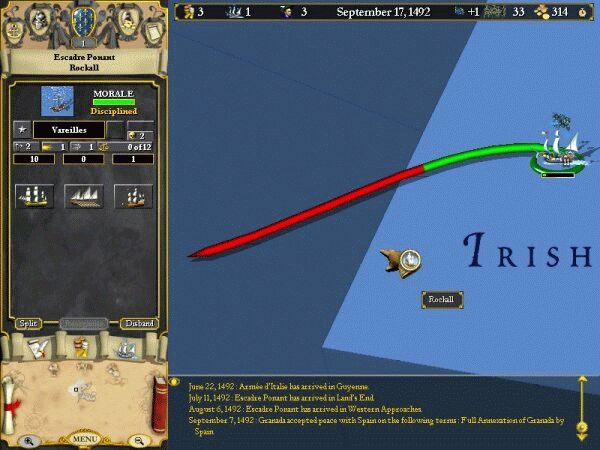Screen dimensions: 600x450
Task: Open the game MENU
Action: tap(84, 438)
